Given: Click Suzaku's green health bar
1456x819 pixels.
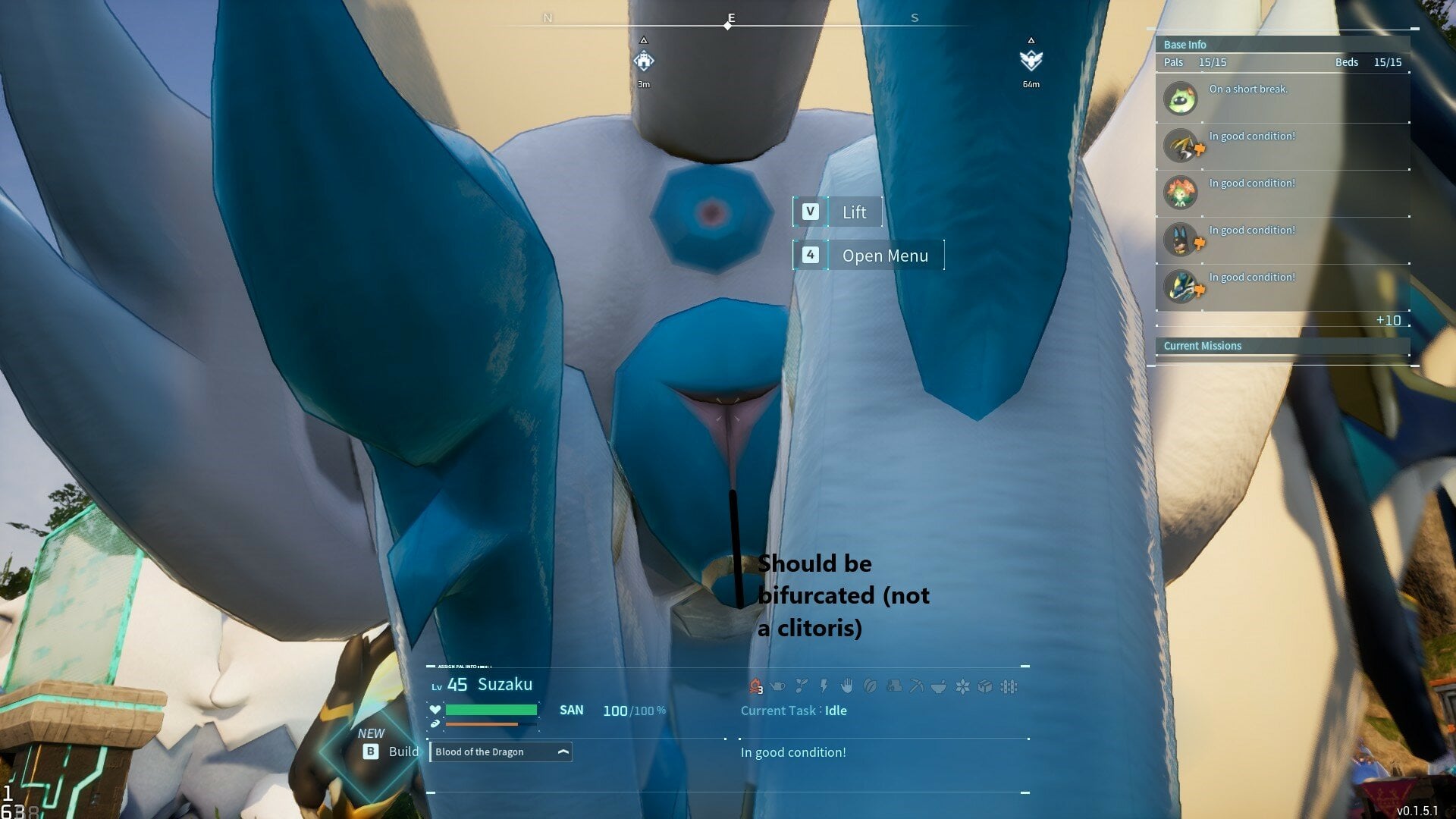Looking at the screenshot, I should tap(491, 711).
